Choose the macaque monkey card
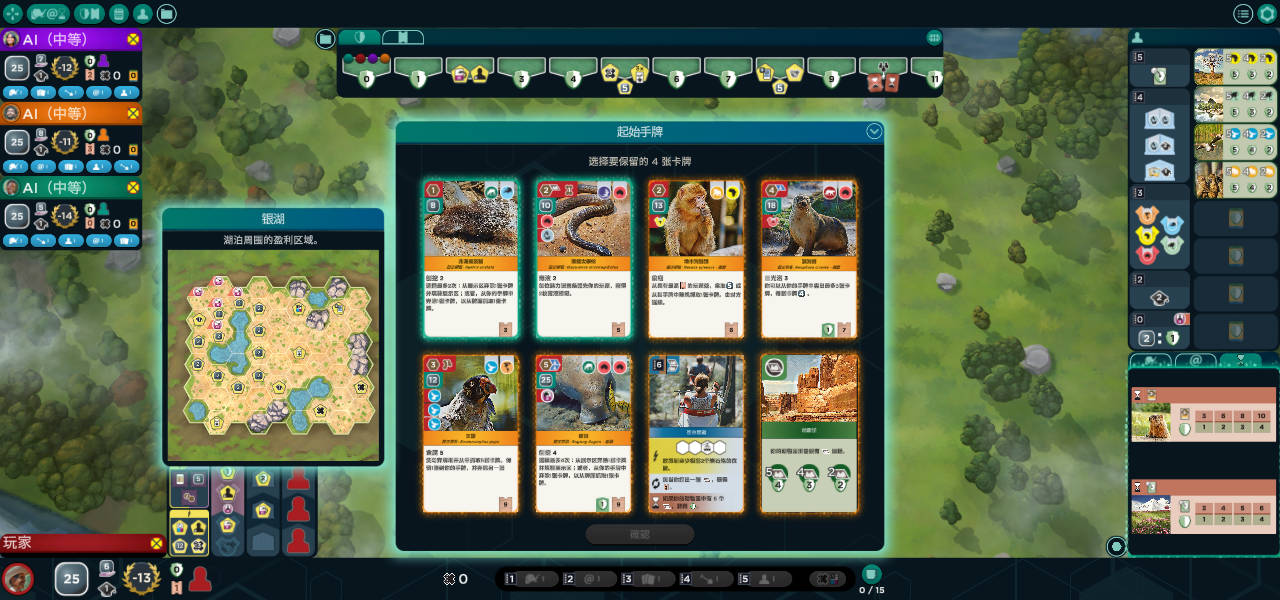1280x600 pixels. pos(695,258)
